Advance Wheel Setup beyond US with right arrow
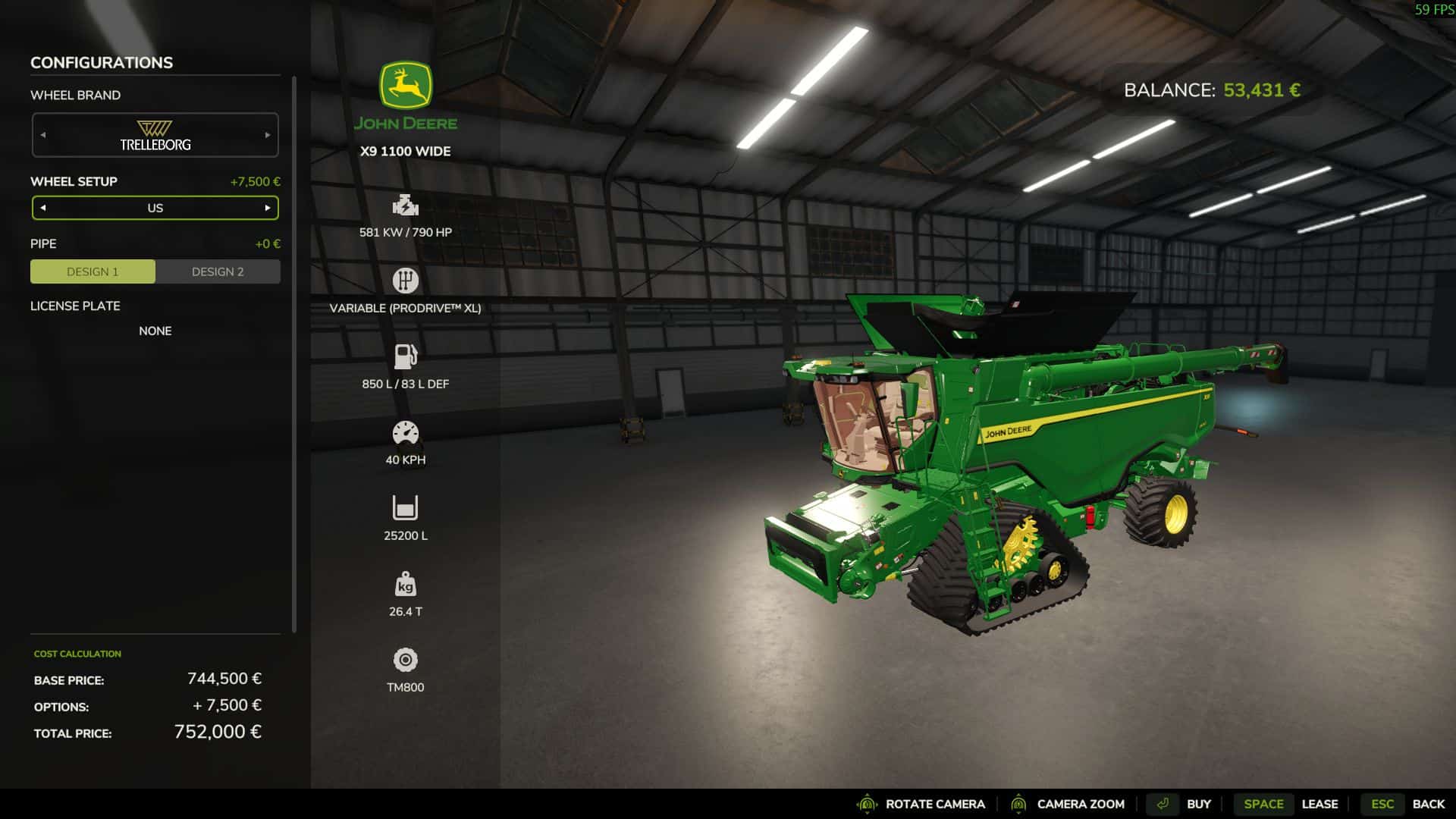1456x819 pixels. (267, 207)
